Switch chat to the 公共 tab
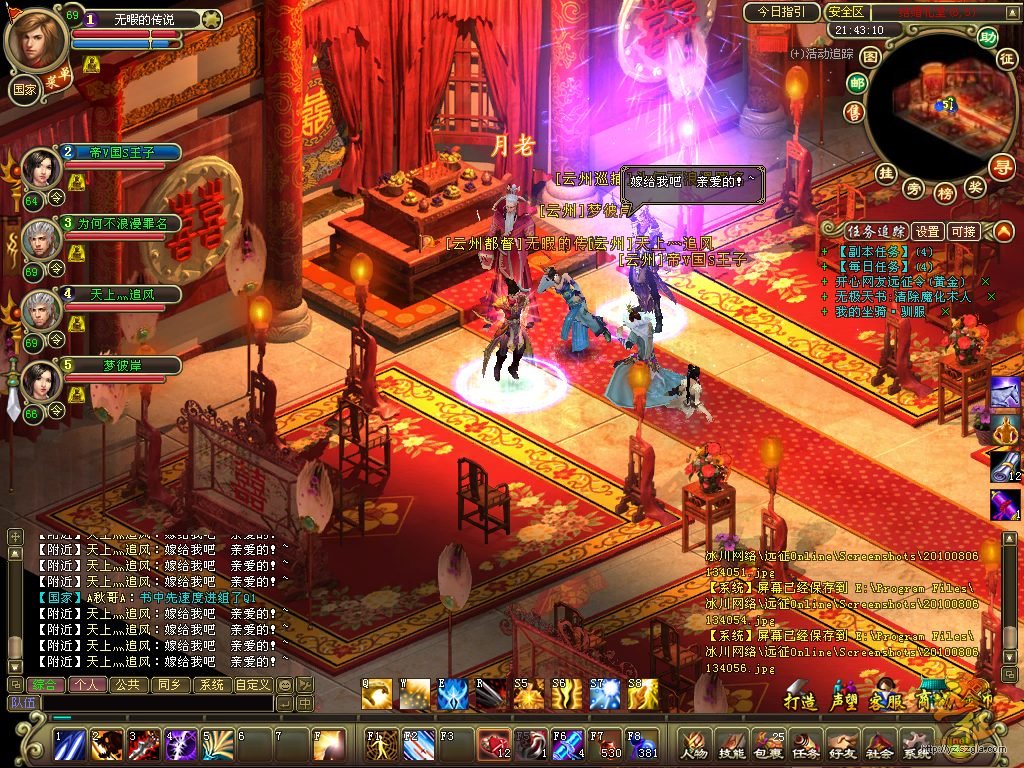This screenshot has height=768, width=1024. point(127,685)
